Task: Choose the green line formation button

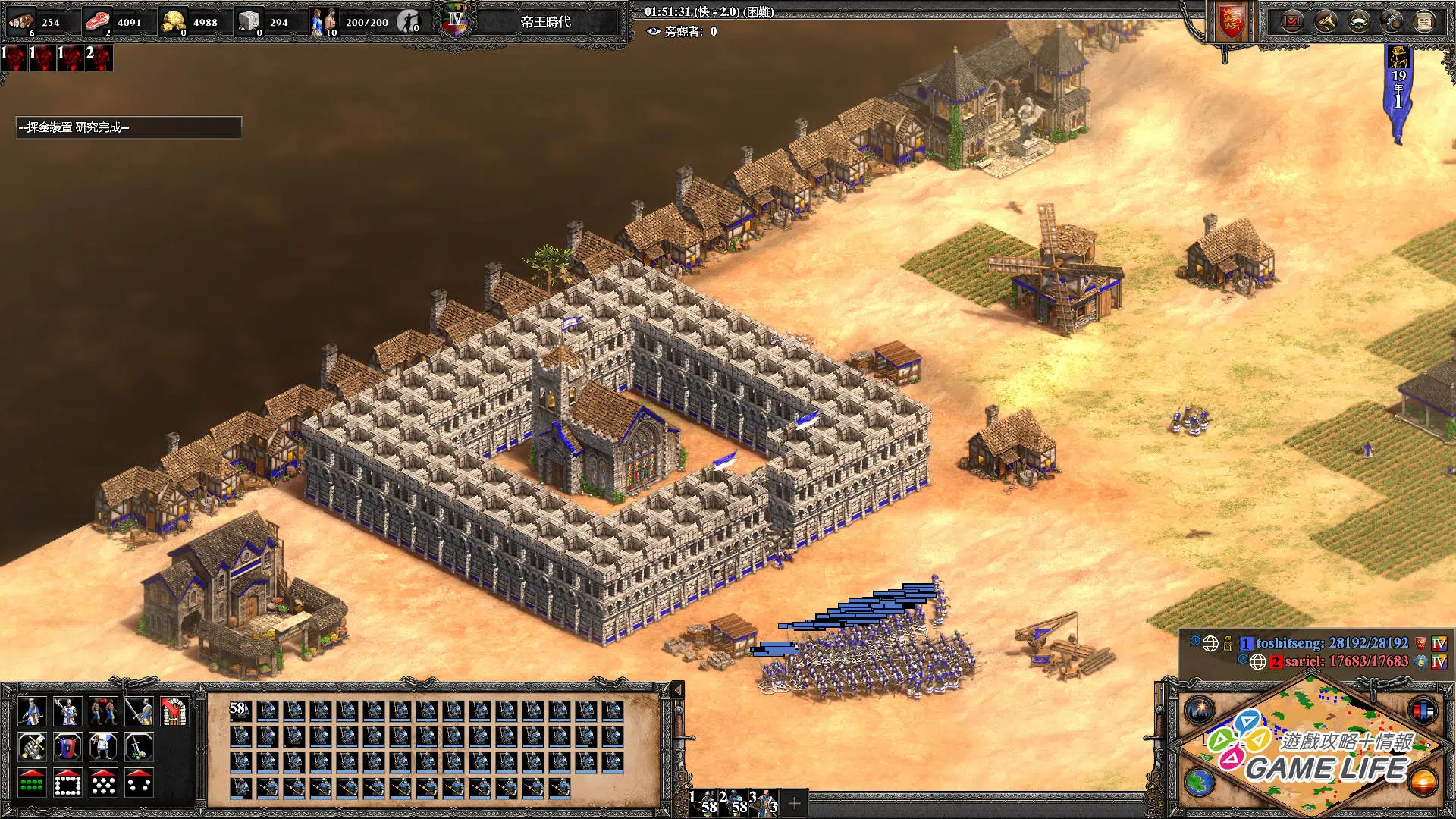Action: tap(31, 783)
